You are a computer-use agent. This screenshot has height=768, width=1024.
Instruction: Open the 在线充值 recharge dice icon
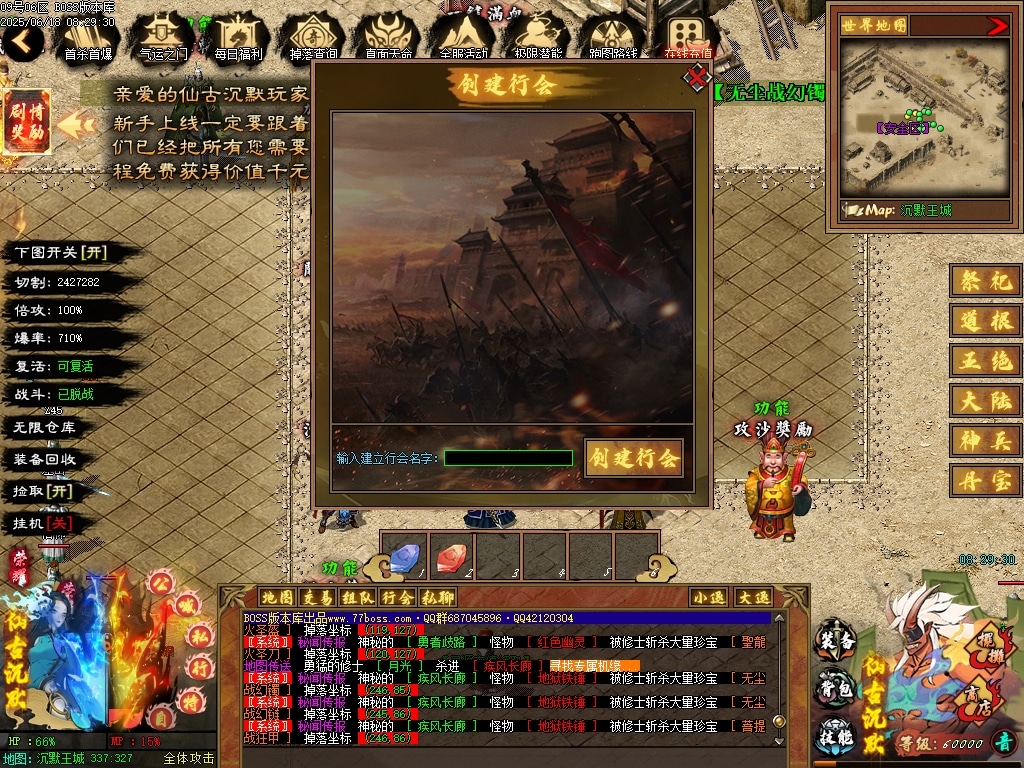[688, 37]
